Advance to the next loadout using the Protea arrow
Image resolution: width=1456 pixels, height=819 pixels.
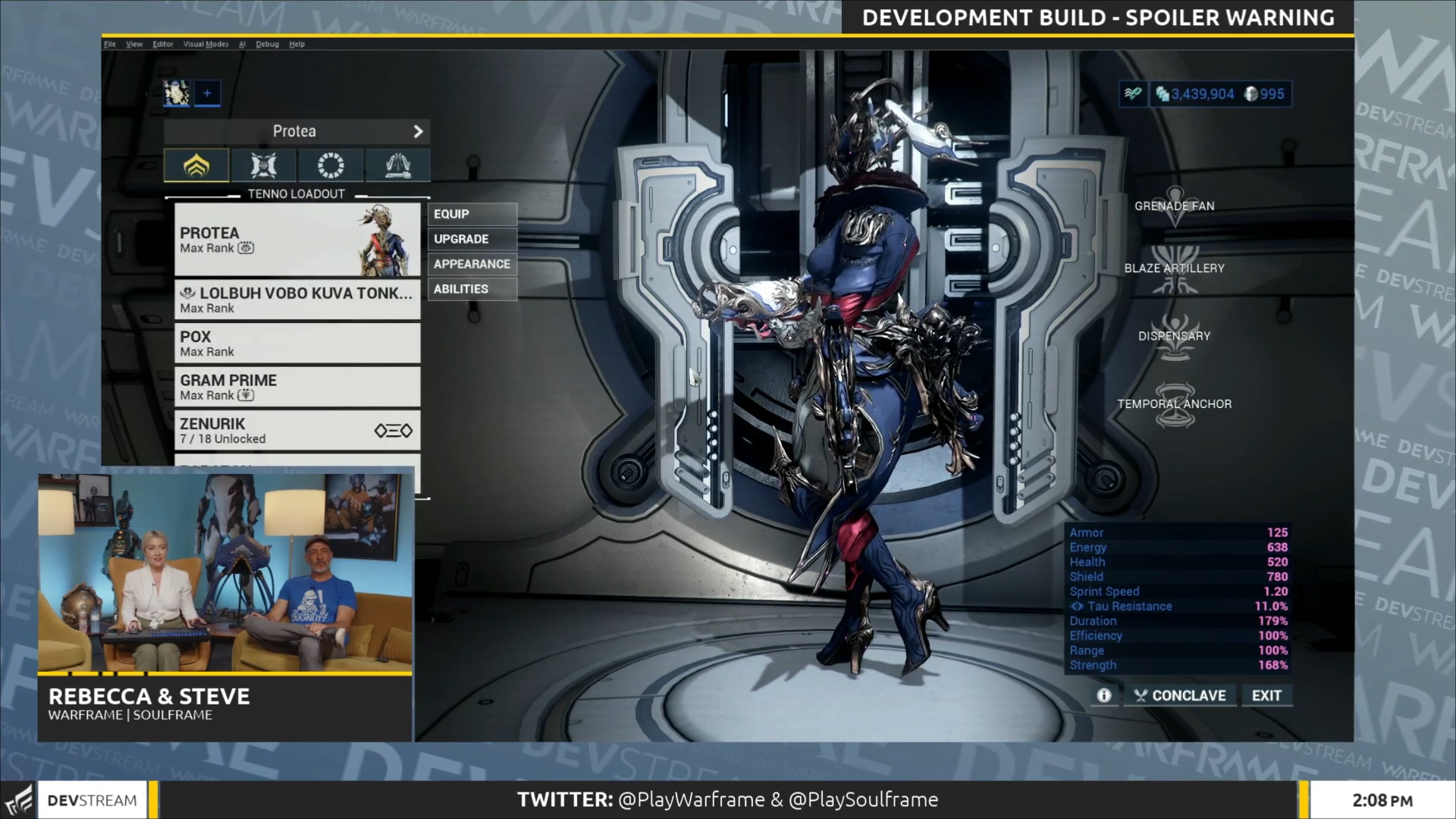(418, 132)
